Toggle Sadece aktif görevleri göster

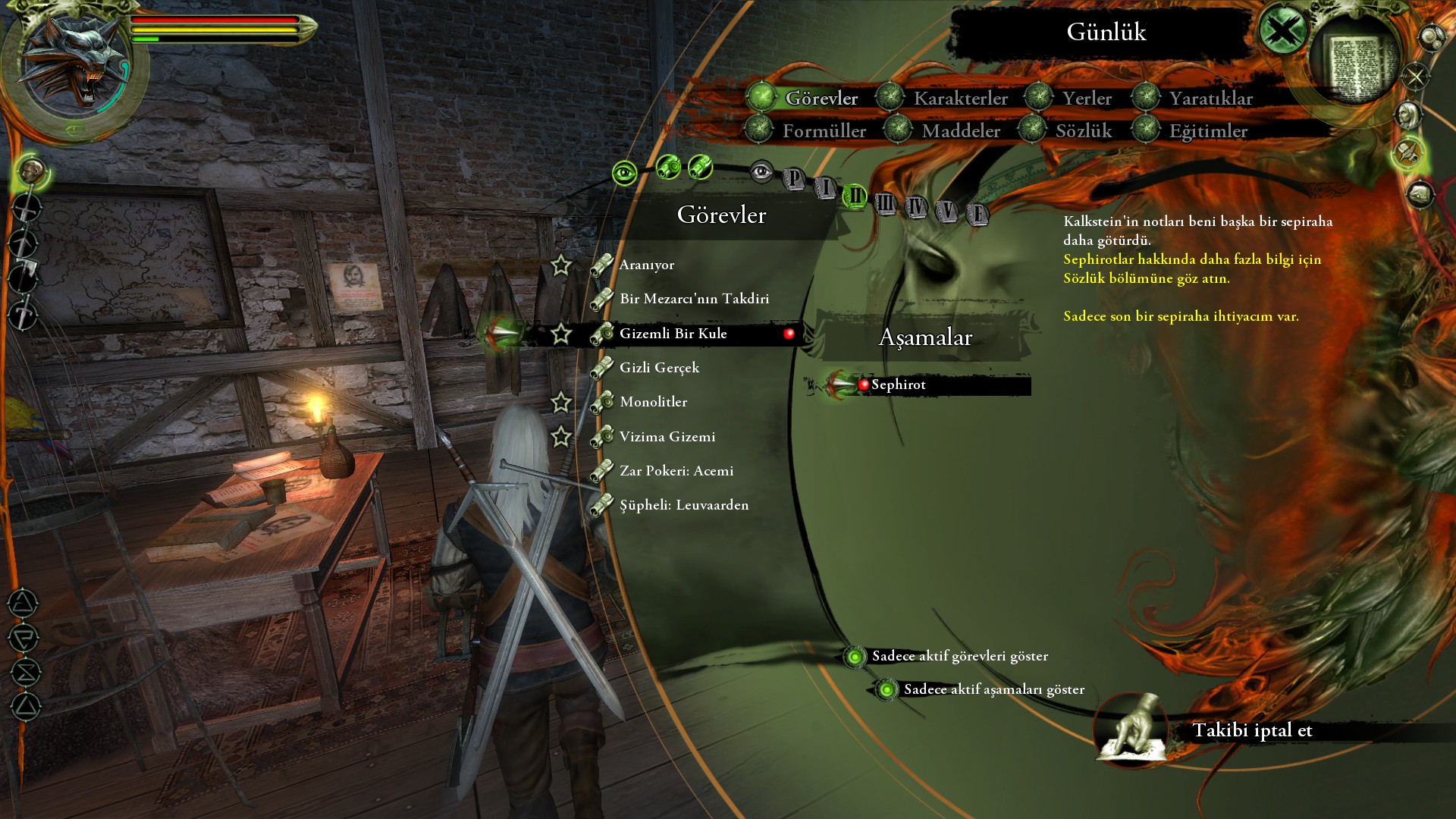coord(855,657)
